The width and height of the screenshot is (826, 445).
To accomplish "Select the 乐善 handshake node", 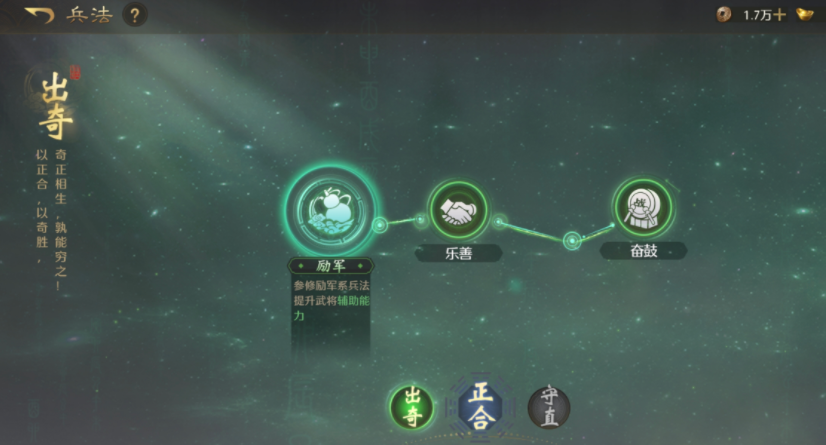I will coord(459,210).
